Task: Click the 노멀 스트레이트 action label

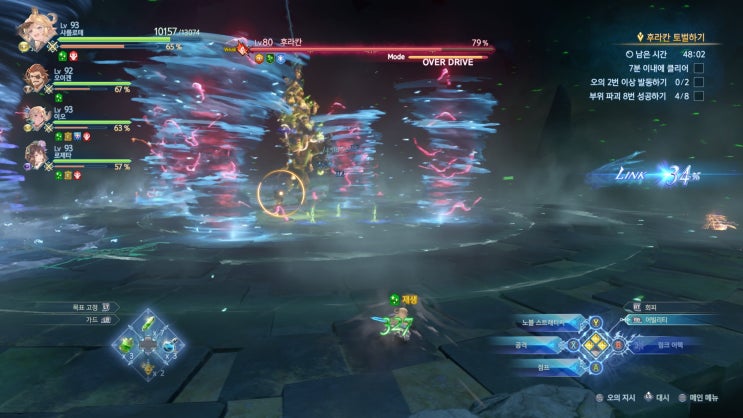Action: 544,323
